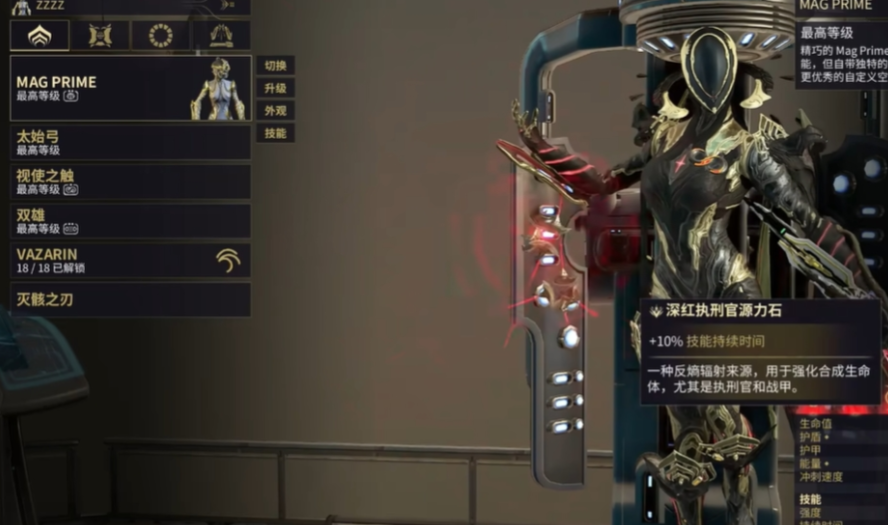The width and height of the screenshot is (888, 525).
Task: Select the Warframe lotus emblem tab
Action: pyautogui.click(x=40, y=36)
